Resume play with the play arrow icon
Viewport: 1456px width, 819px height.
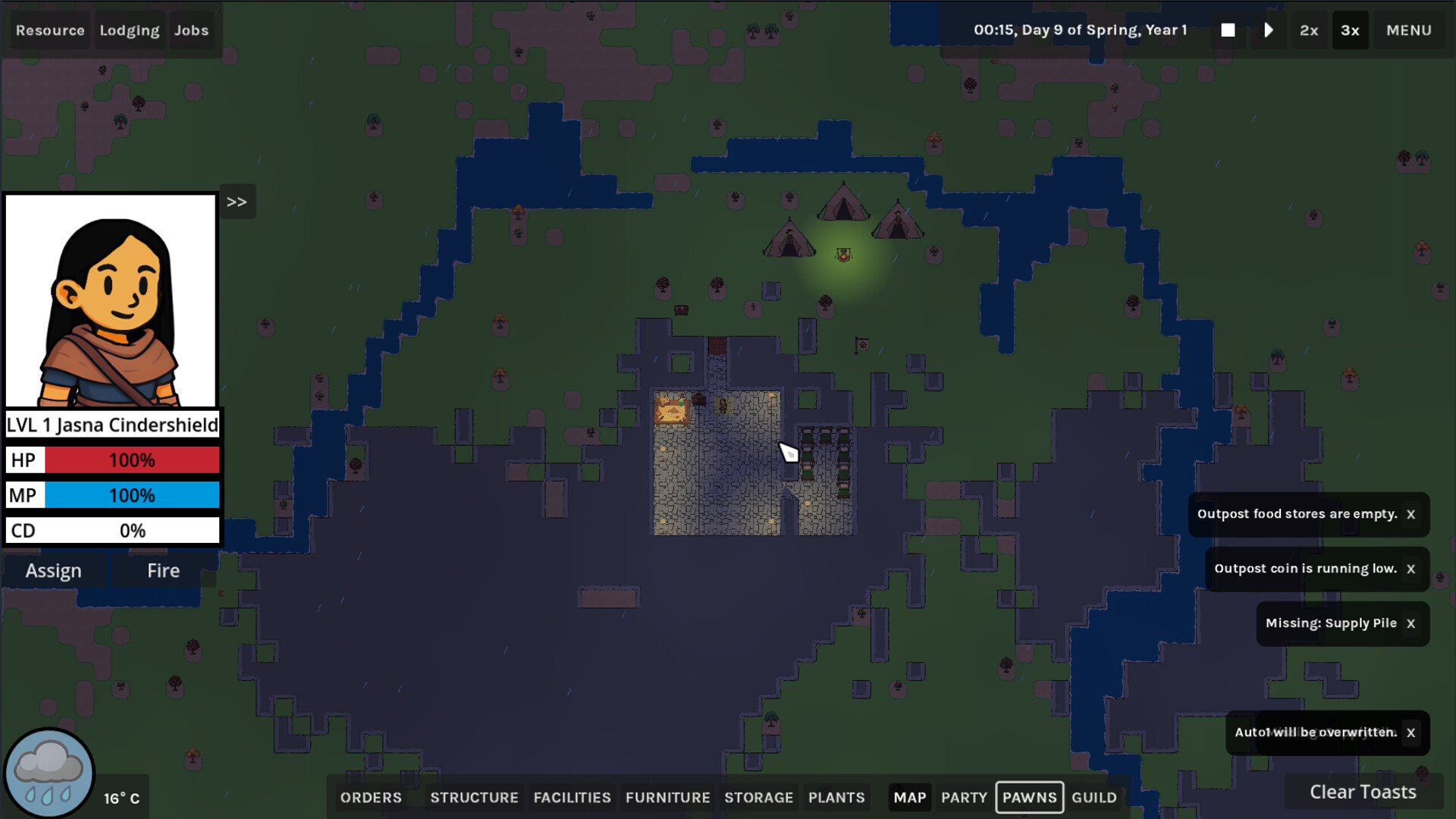point(1268,30)
